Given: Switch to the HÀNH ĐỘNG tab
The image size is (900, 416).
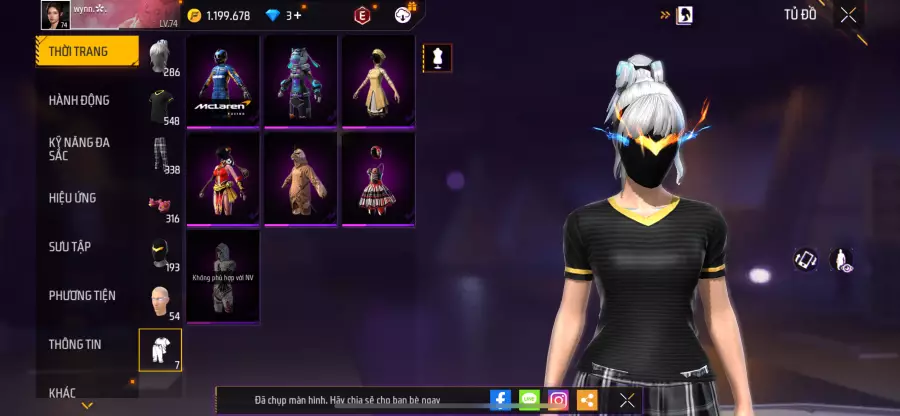Looking at the screenshot, I should pyautogui.click(x=80, y=100).
